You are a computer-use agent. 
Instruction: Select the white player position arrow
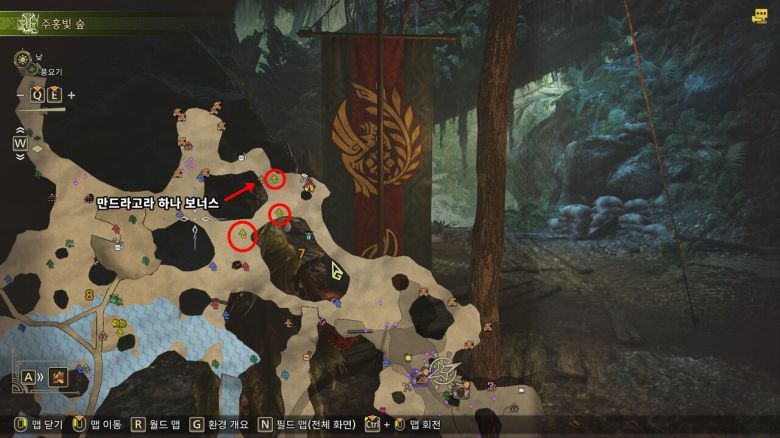(338, 270)
